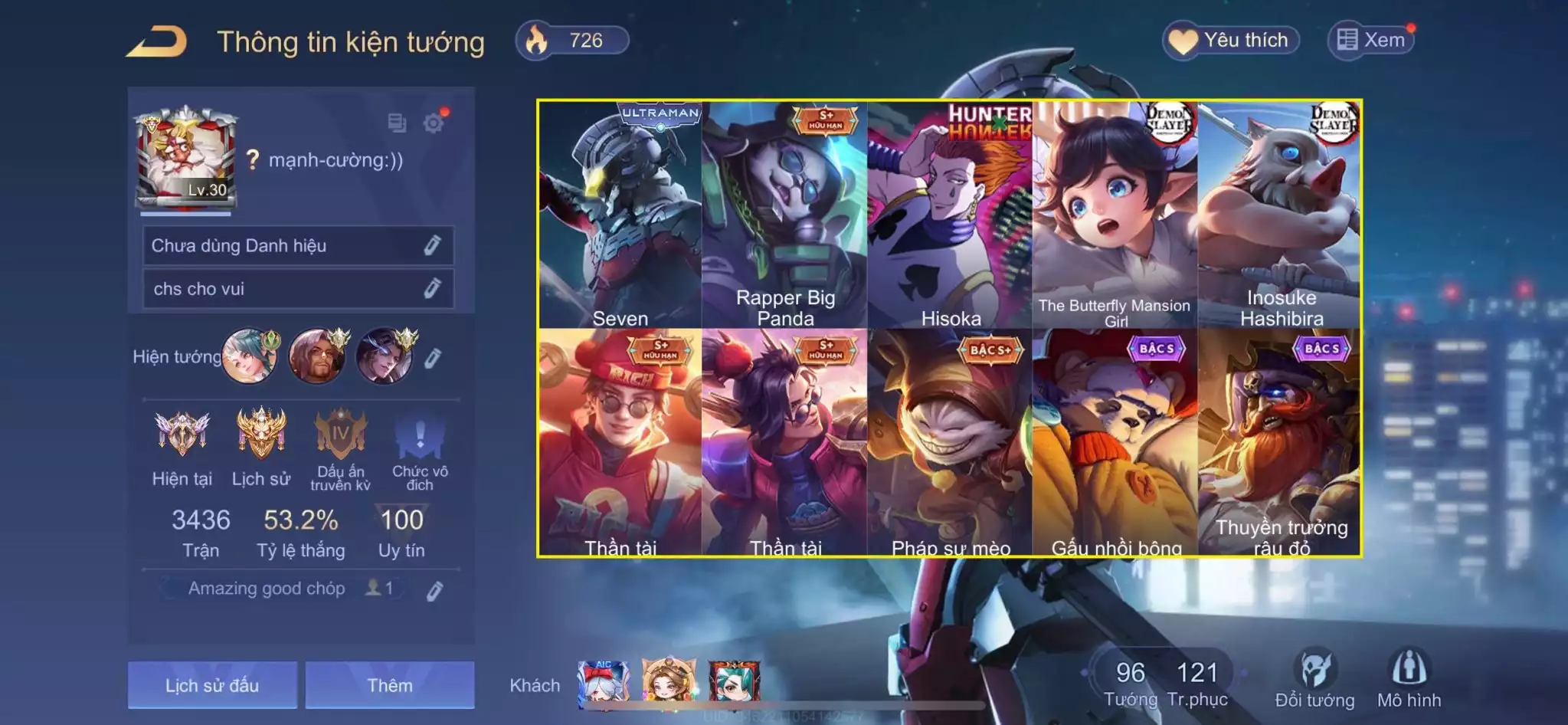This screenshot has width=1568, height=725.
Task: Open Thuyền trưởng râu đỏ skin
Action: (1280, 442)
